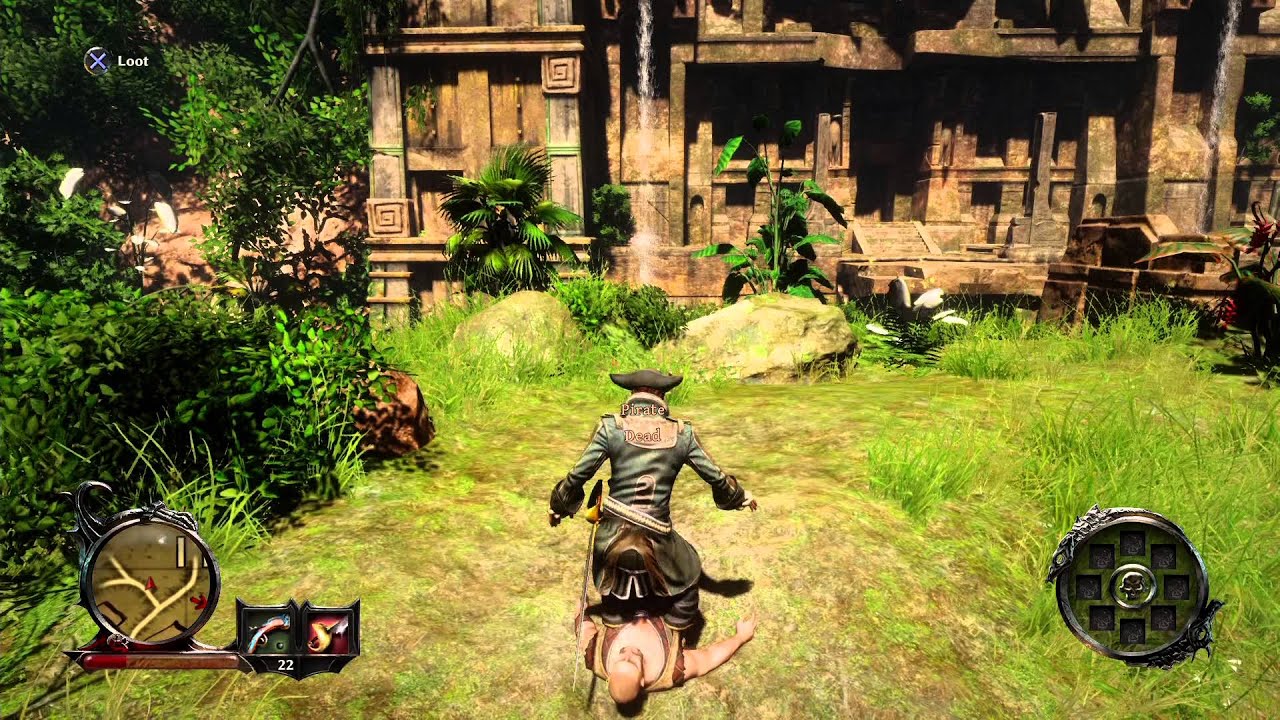Toggle the bottom-left slot of the item wheel

pyautogui.click(x=1101, y=616)
